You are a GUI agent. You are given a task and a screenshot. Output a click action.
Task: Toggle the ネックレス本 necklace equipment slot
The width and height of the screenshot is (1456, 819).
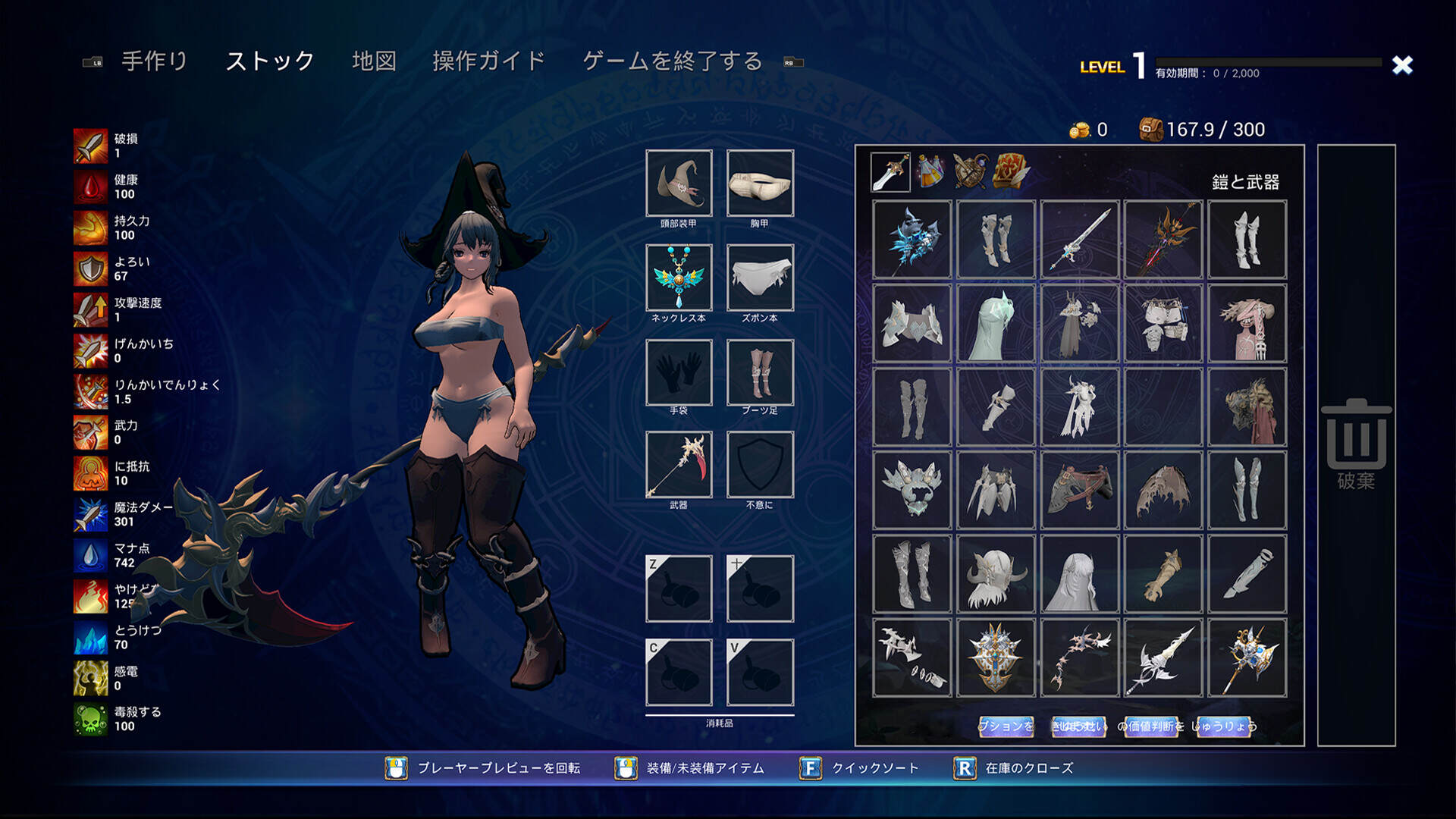coord(679,278)
